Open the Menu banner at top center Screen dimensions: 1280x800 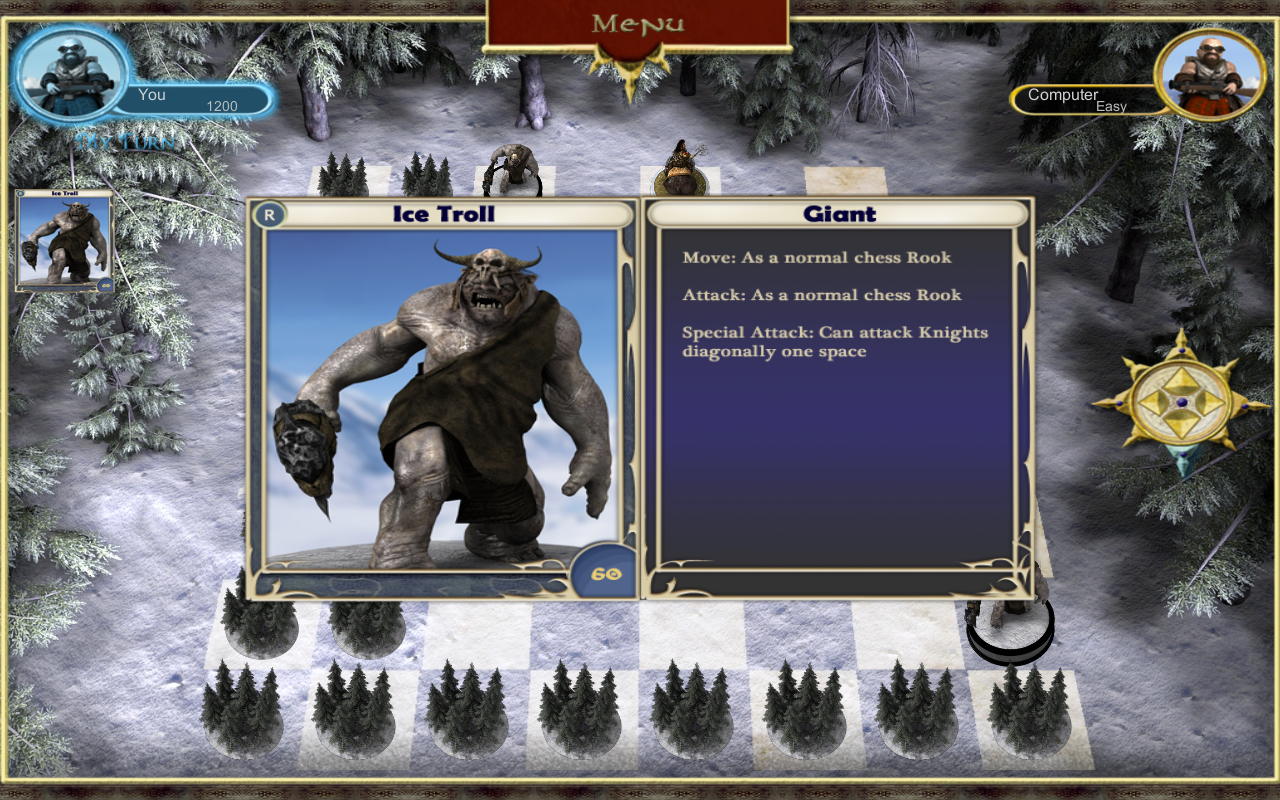pos(640,20)
